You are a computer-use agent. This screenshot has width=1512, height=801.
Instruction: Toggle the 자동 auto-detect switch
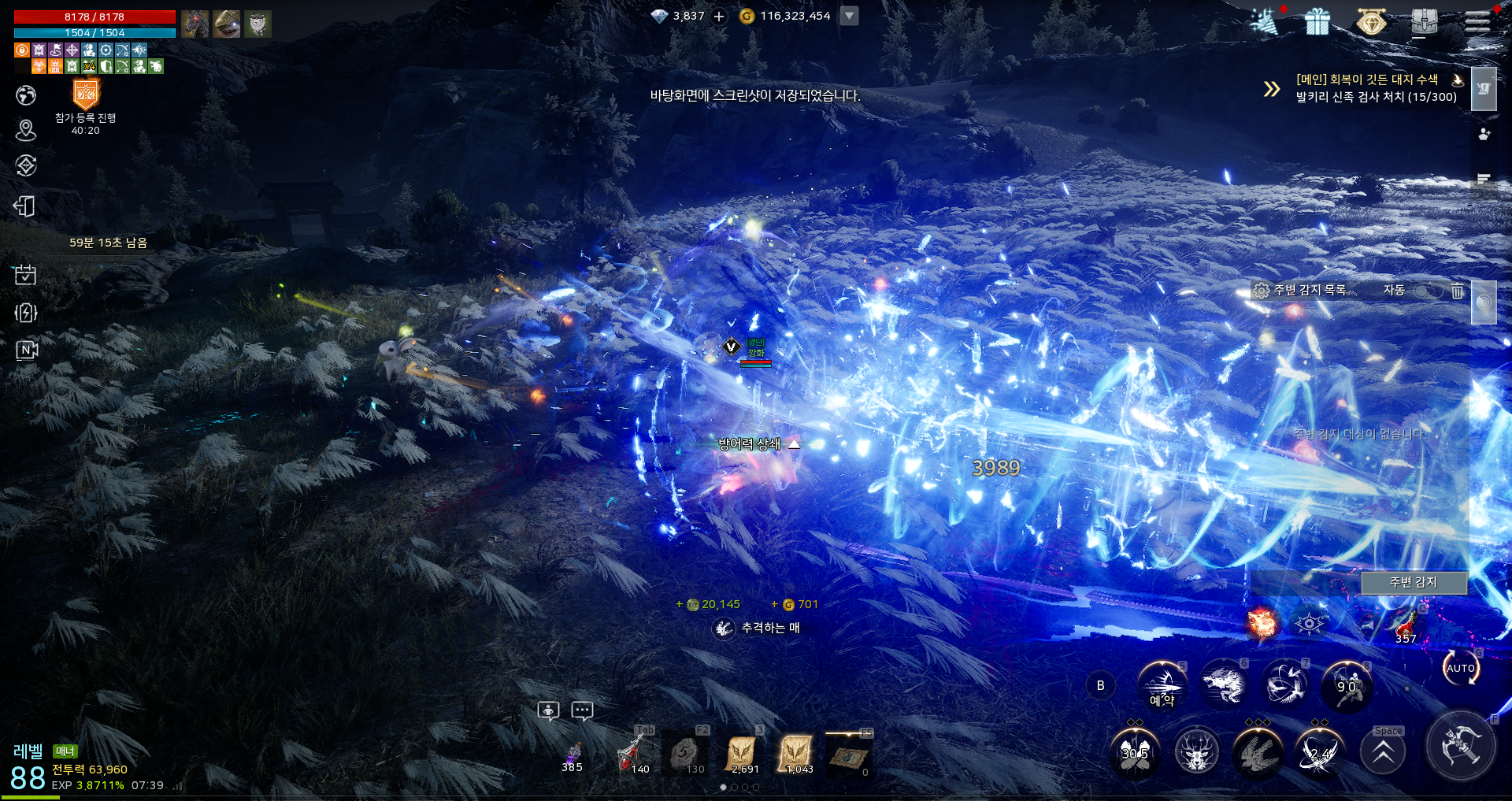tap(1427, 291)
